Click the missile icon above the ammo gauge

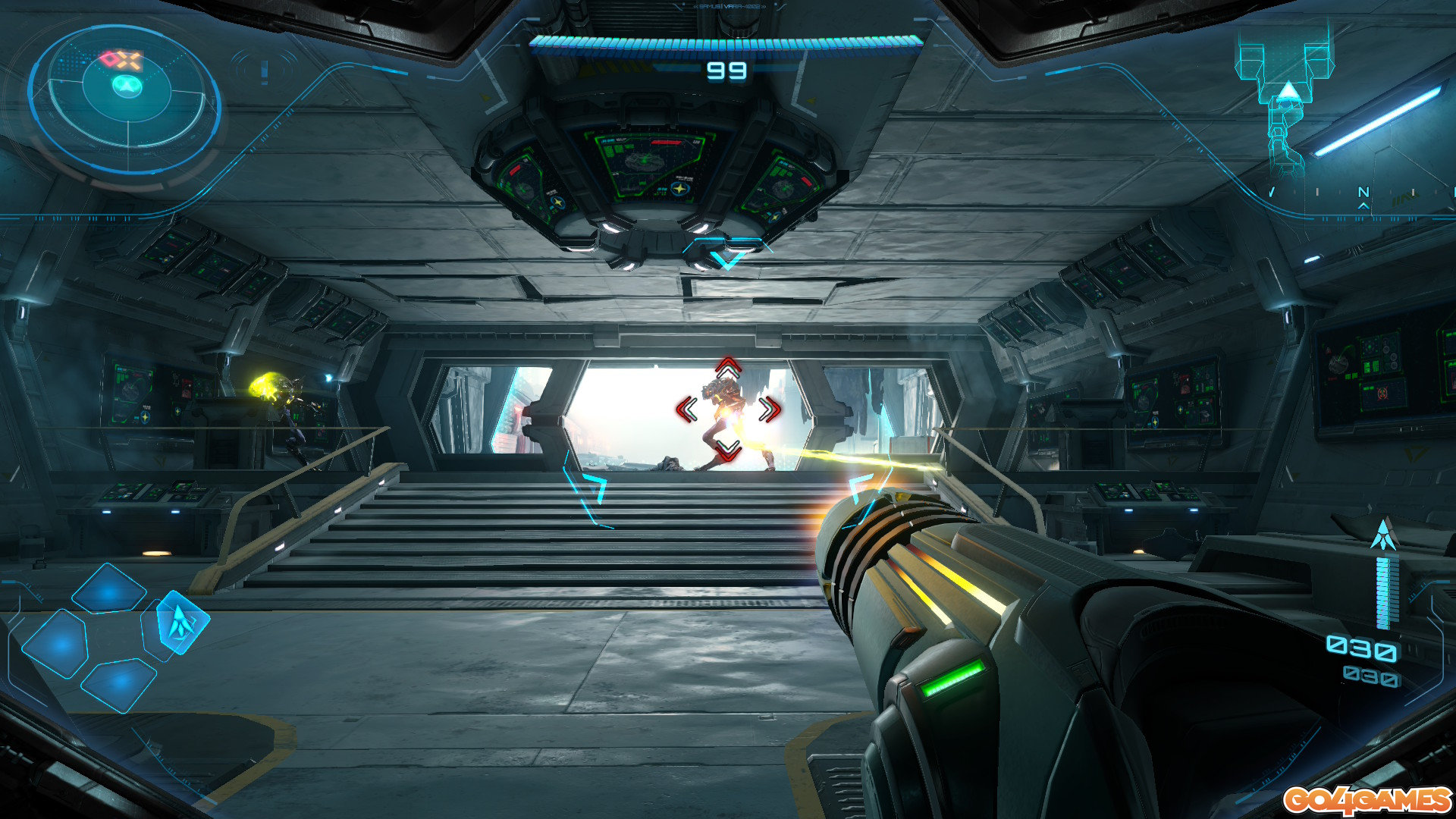1384,535
